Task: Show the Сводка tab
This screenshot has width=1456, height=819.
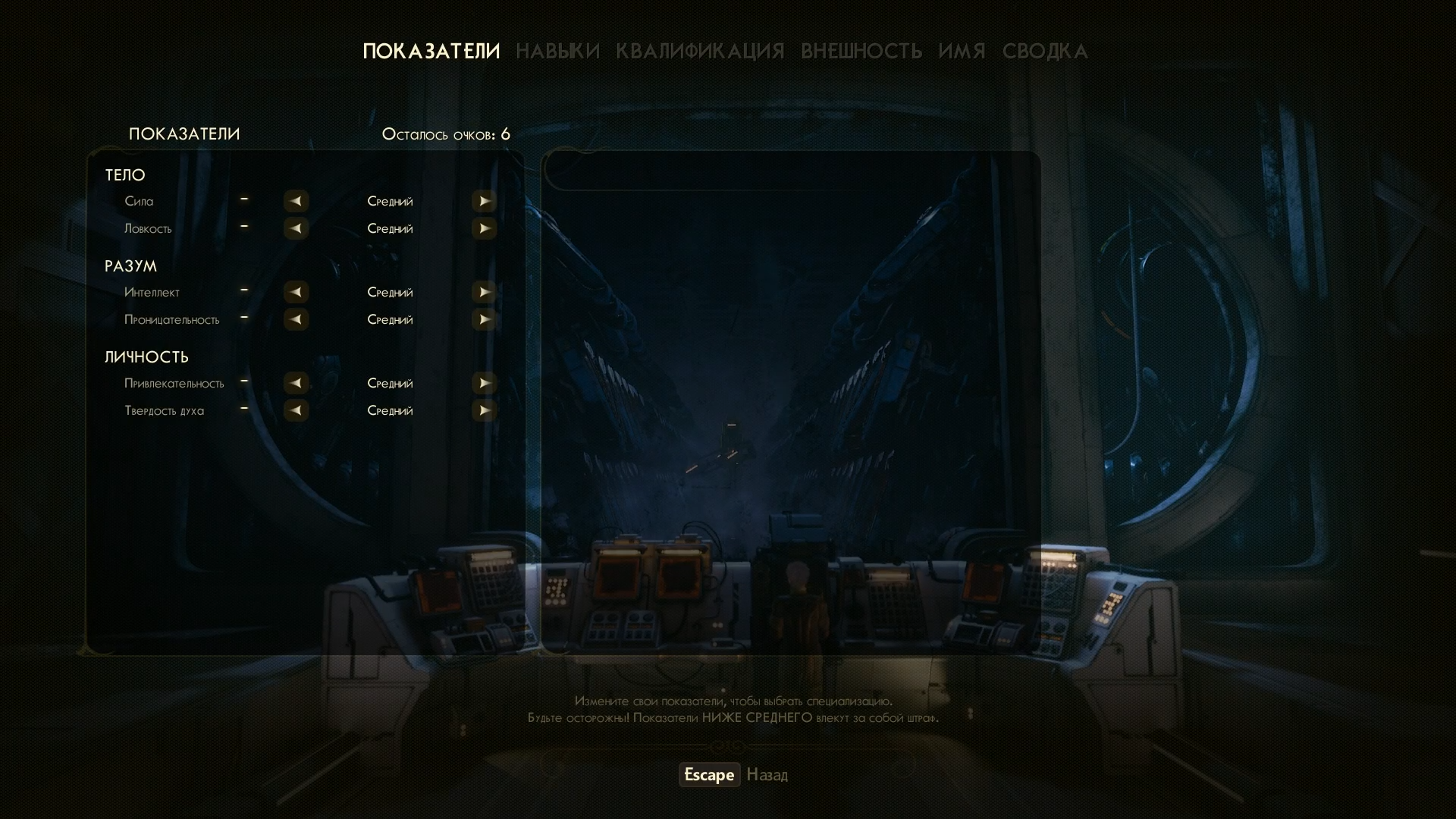Action: click(1045, 51)
